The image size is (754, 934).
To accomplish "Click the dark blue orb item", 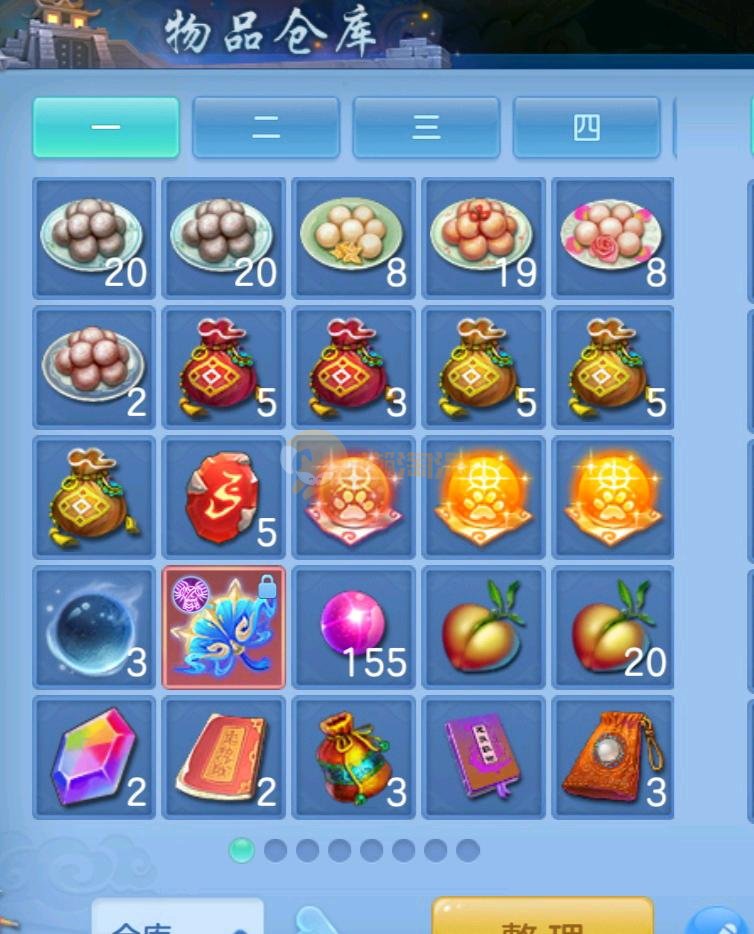I will (x=94, y=627).
